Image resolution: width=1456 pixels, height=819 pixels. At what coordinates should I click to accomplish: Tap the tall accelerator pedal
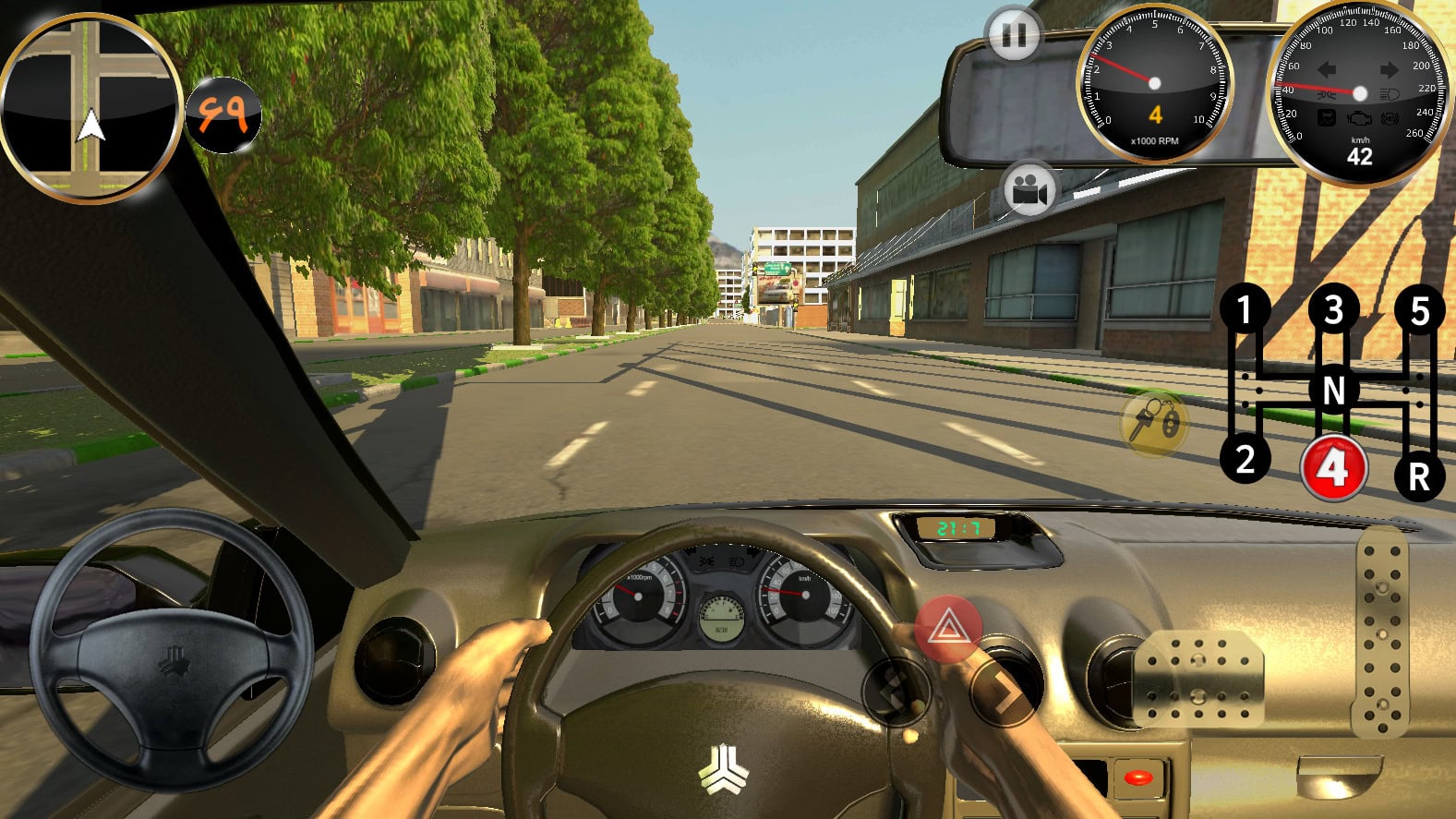point(1380,634)
